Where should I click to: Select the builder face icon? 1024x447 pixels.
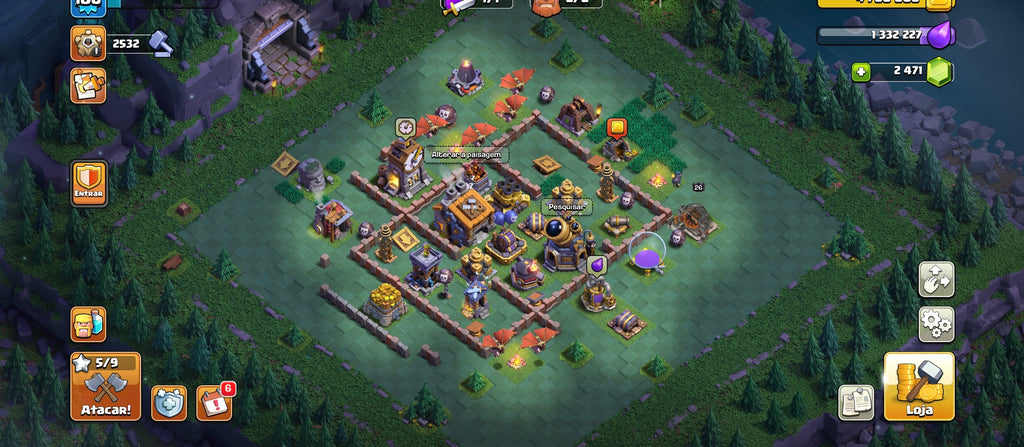(x=88, y=324)
